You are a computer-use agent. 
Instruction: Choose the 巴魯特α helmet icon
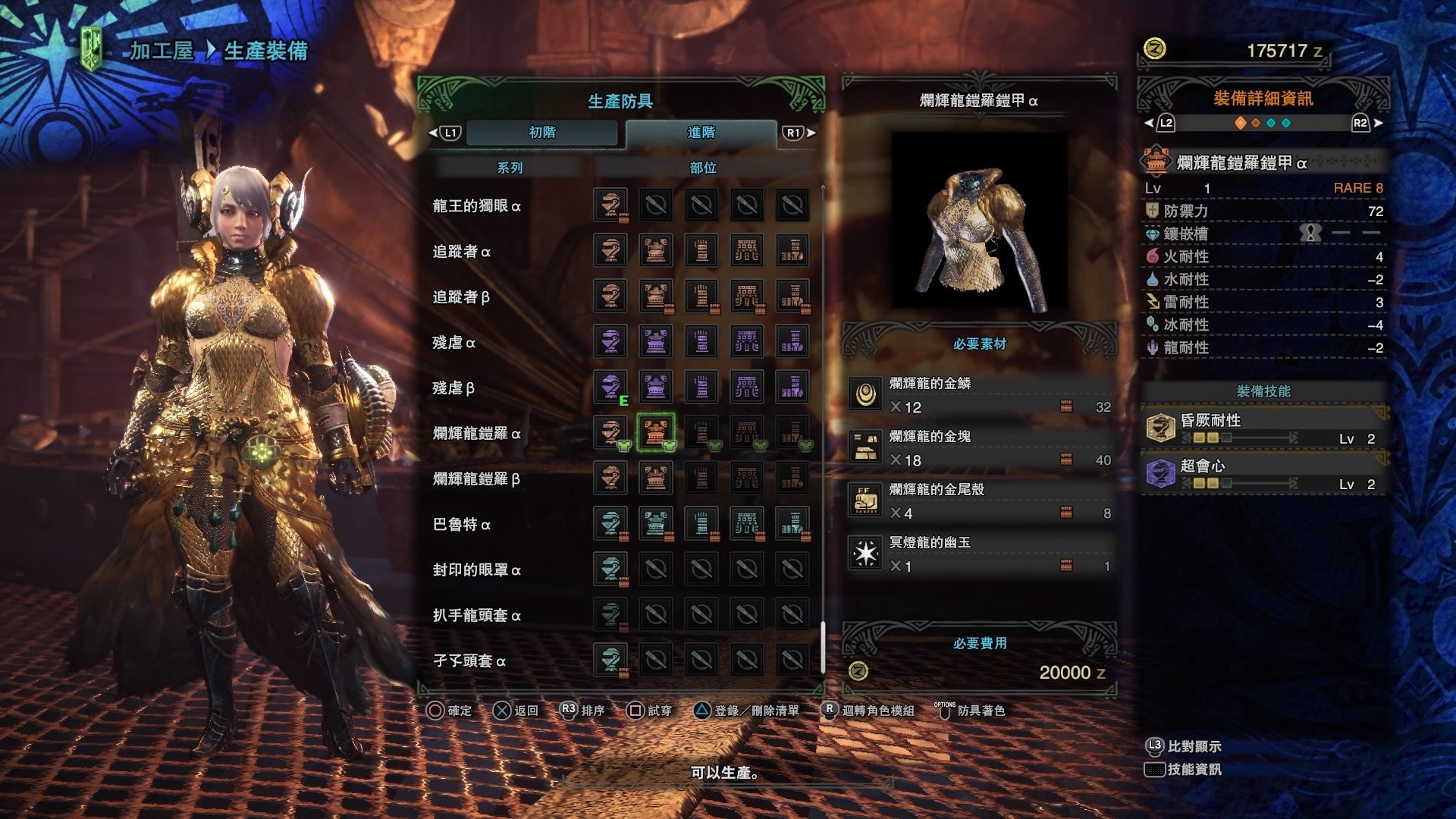610,523
